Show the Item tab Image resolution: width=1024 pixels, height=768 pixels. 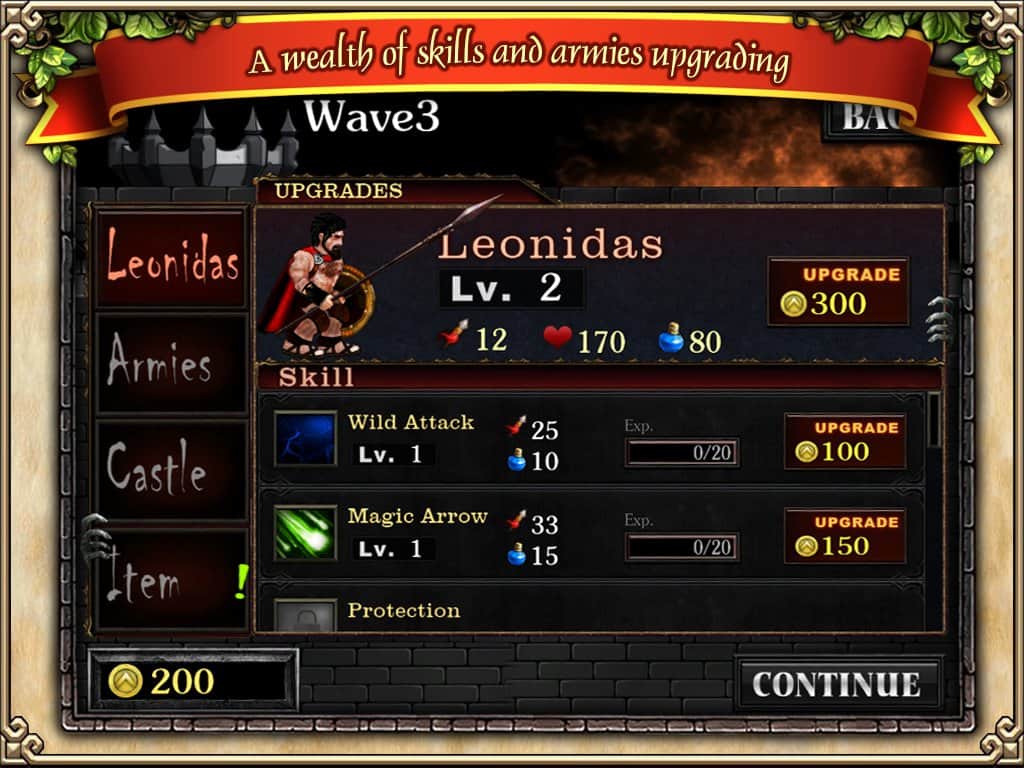[172, 580]
